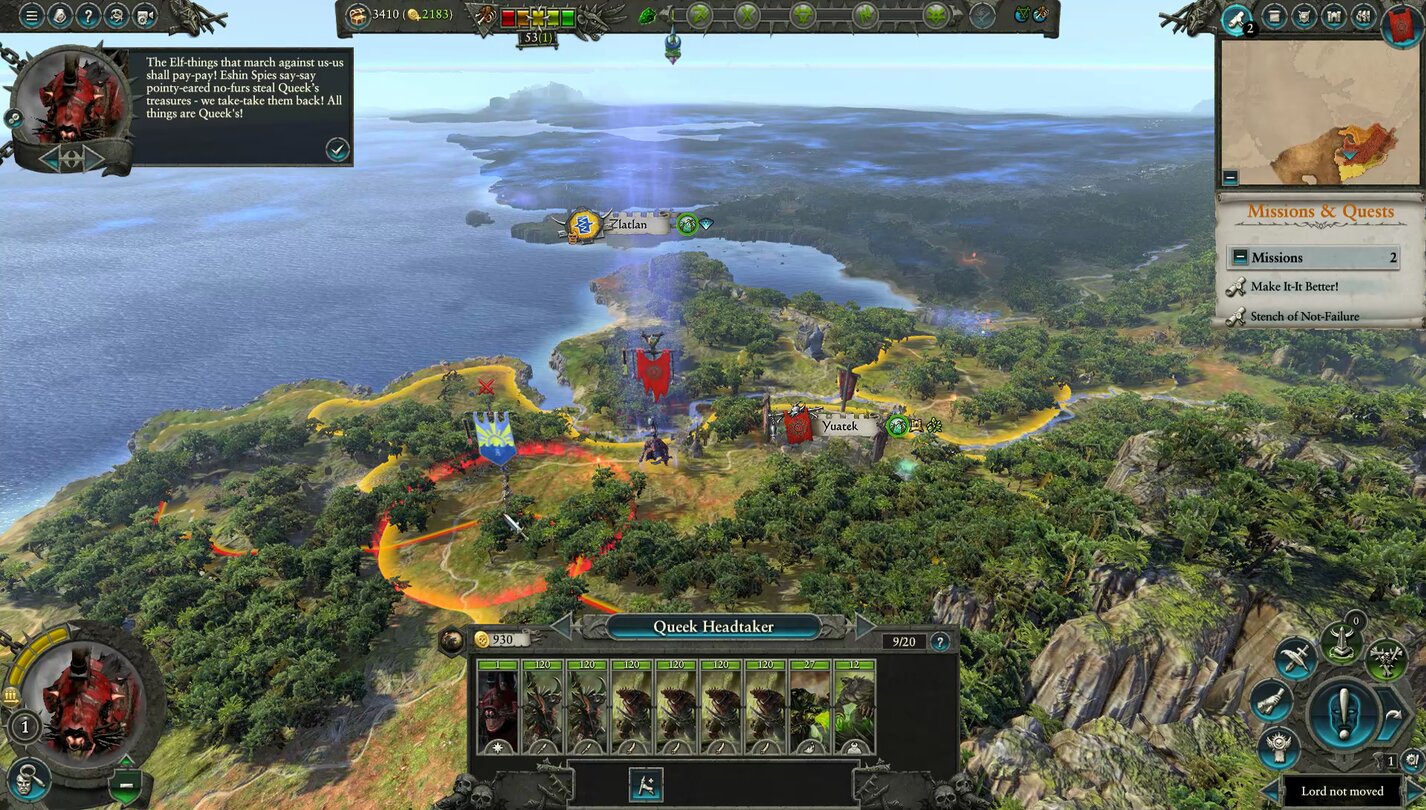
Task: Open the main game menu button
Action: pos(31,16)
